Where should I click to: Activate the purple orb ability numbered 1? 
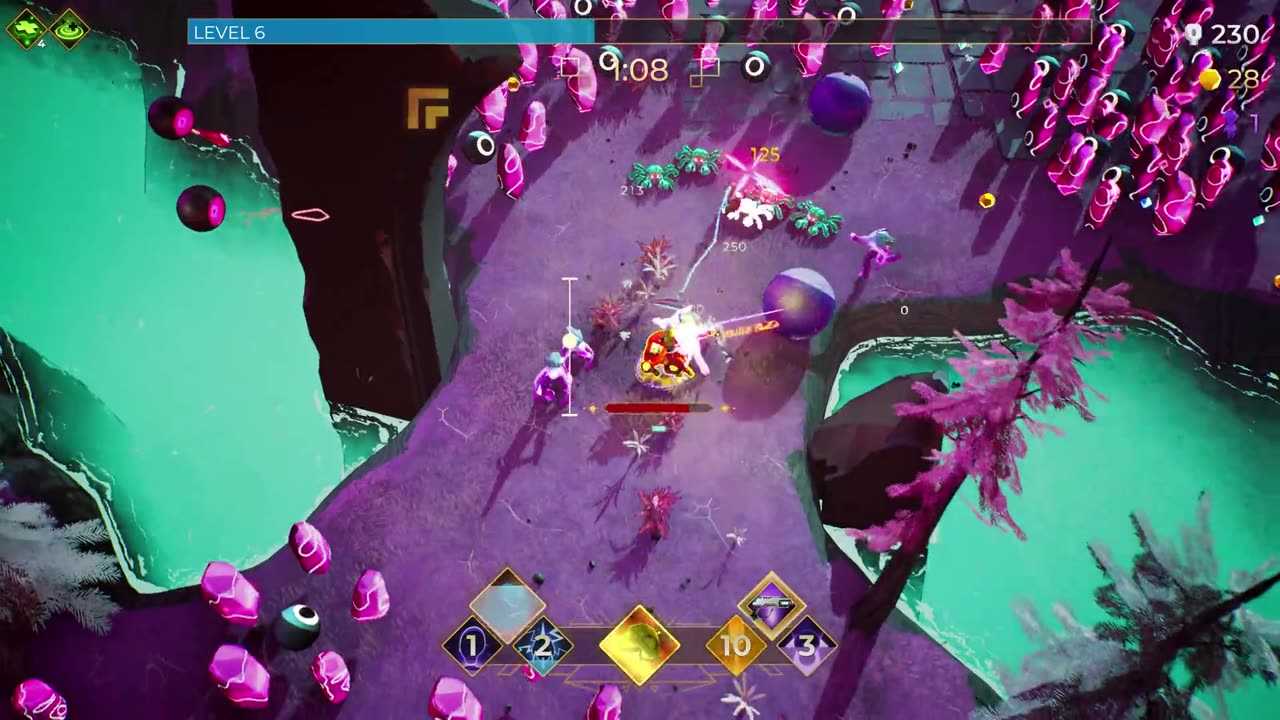click(x=471, y=645)
